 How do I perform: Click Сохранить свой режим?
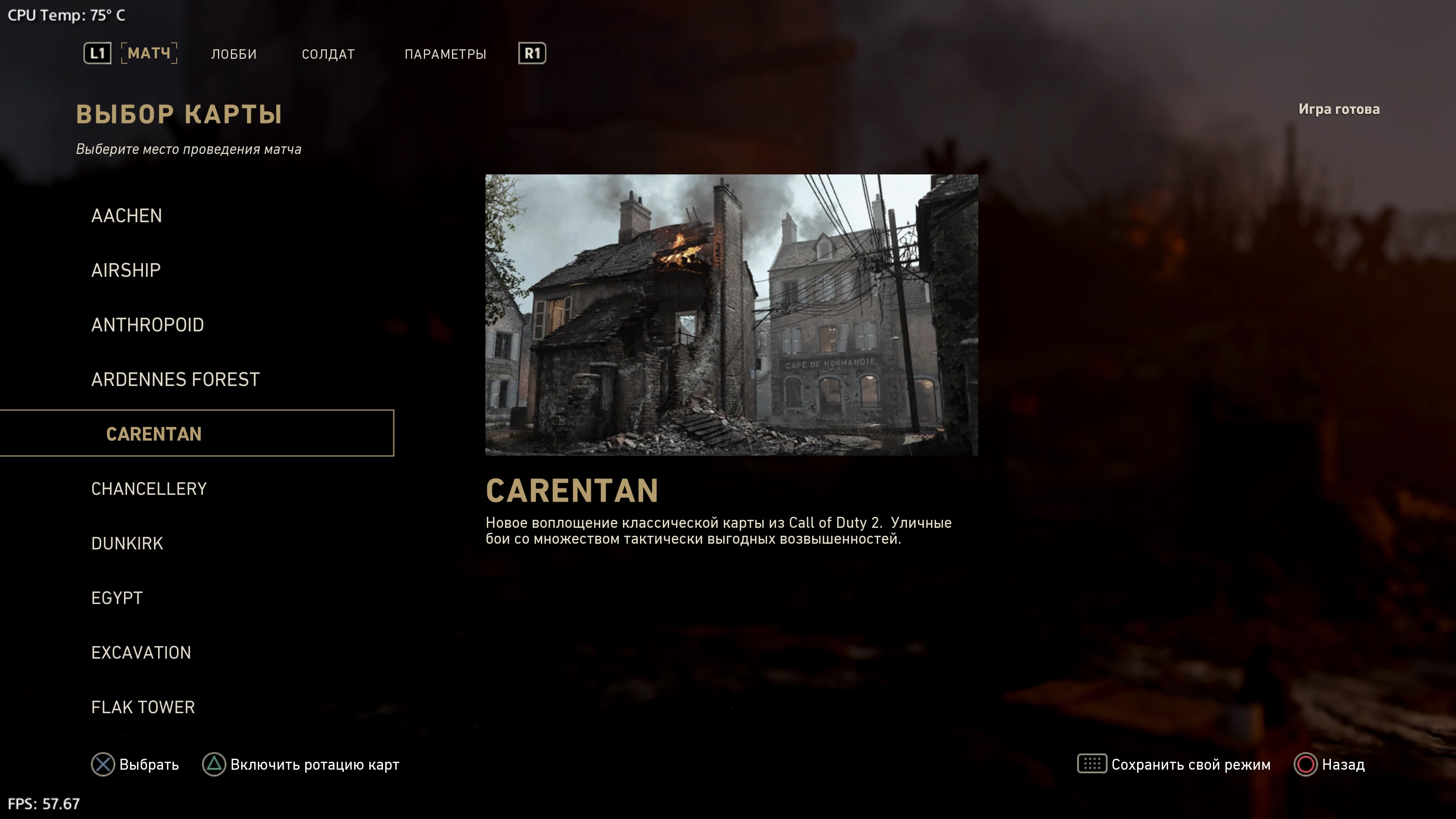(x=1175, y=765)
